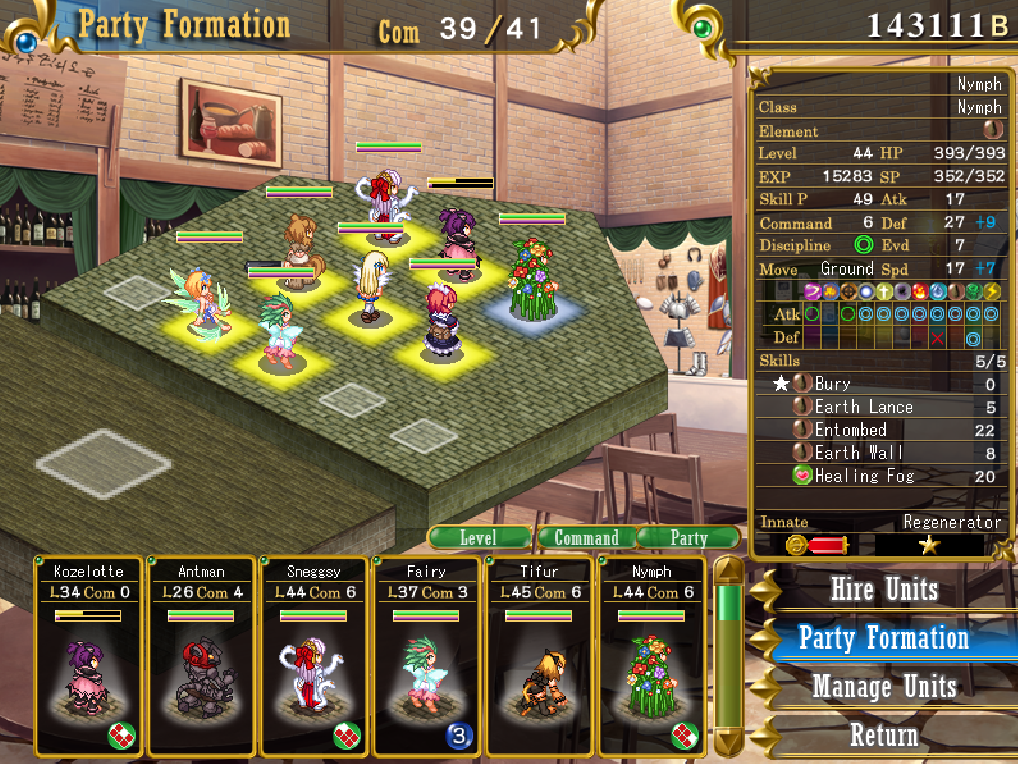
Task: Select the Entombed skill row
Action: pos(880,430)
